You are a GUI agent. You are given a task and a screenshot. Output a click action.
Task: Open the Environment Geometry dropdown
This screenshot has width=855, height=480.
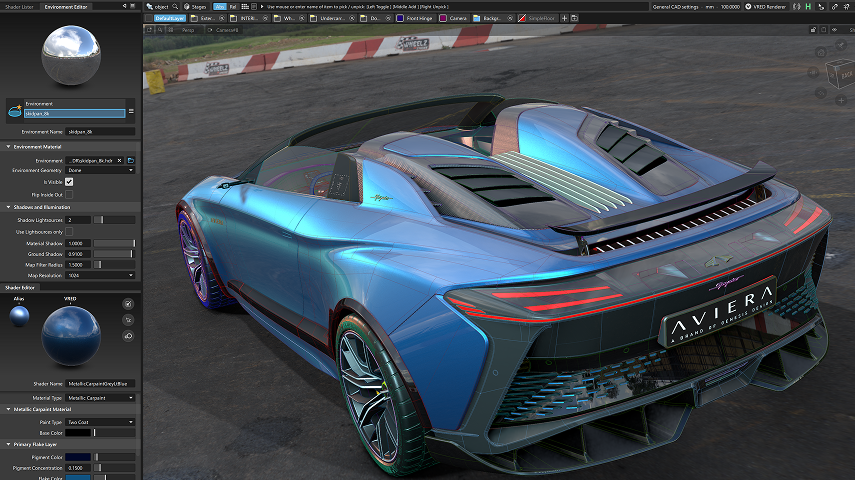pos(101,170)
